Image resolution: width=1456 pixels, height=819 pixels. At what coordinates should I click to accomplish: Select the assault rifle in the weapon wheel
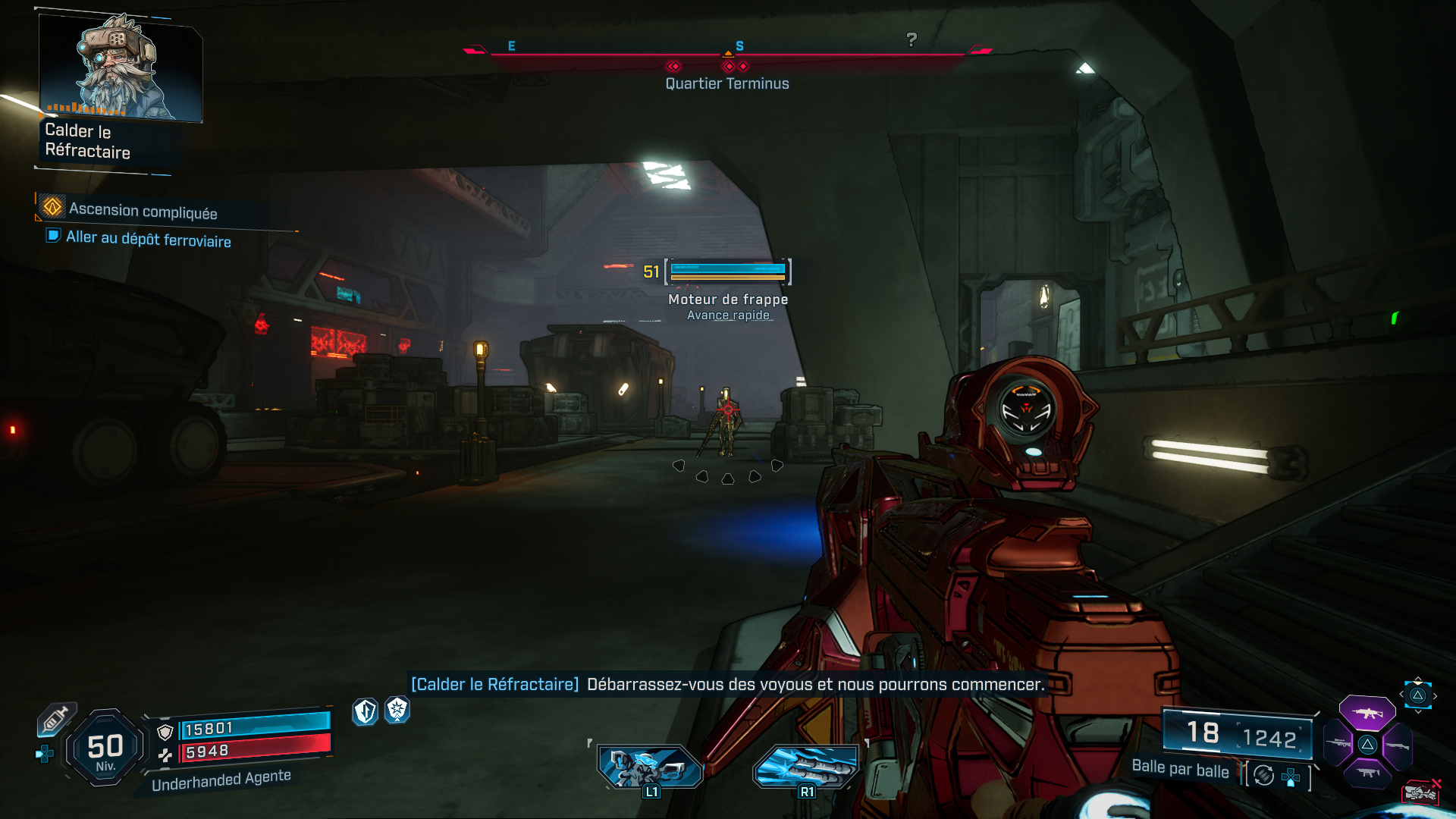point(1367,714)
